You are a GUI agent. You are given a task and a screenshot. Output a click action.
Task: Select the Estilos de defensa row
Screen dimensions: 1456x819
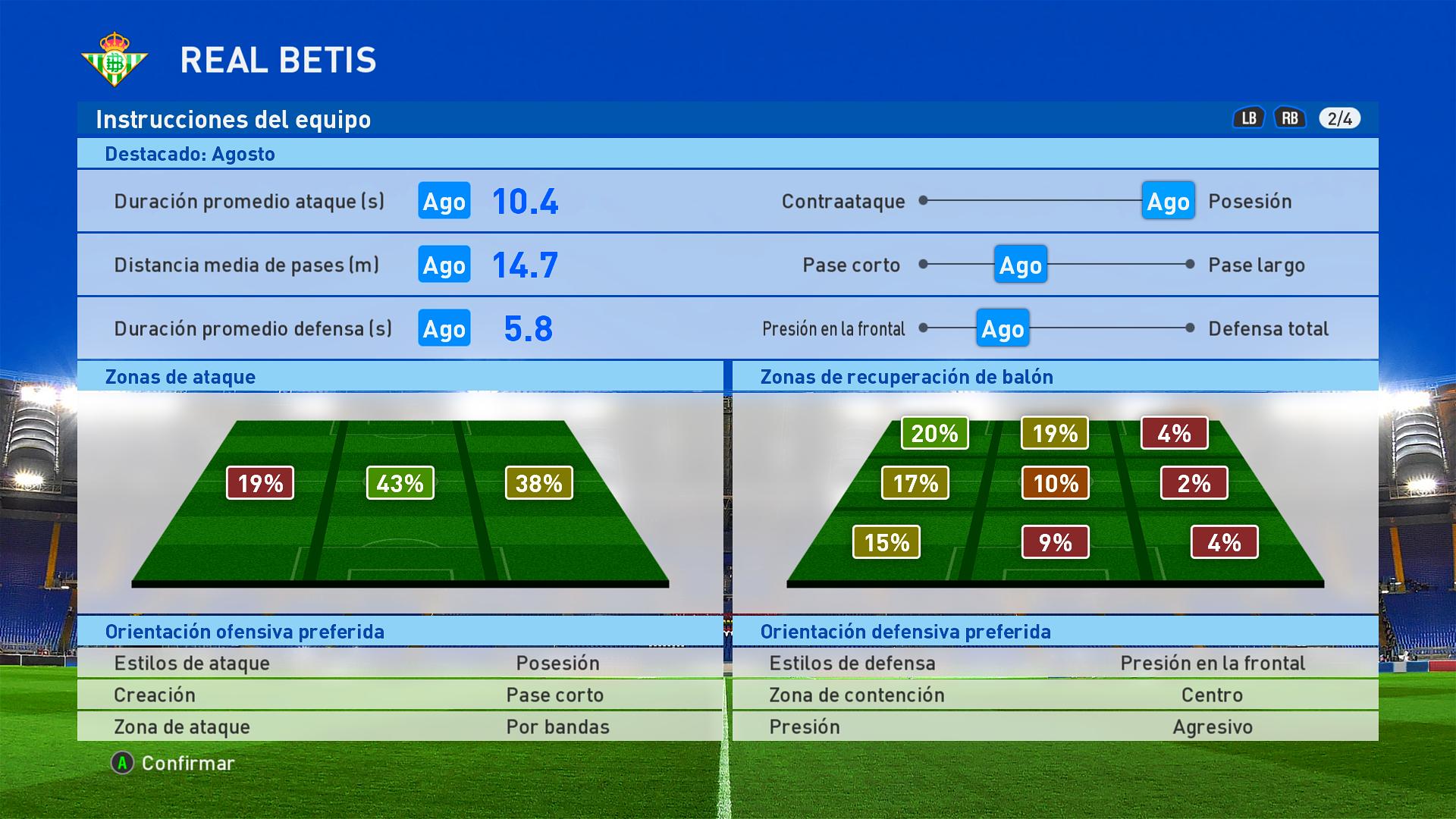pyautogui.click(x=1055, y=663)
